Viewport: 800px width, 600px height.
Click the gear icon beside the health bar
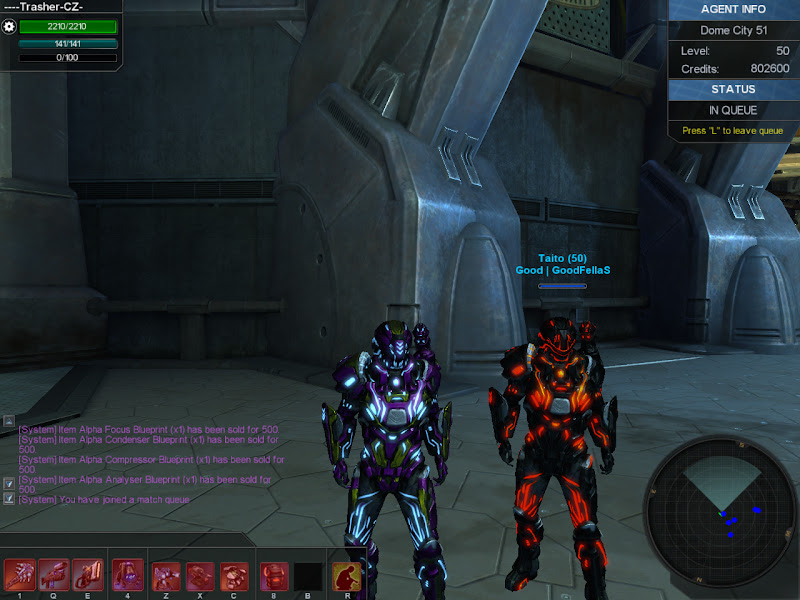[x=10, y=27]
